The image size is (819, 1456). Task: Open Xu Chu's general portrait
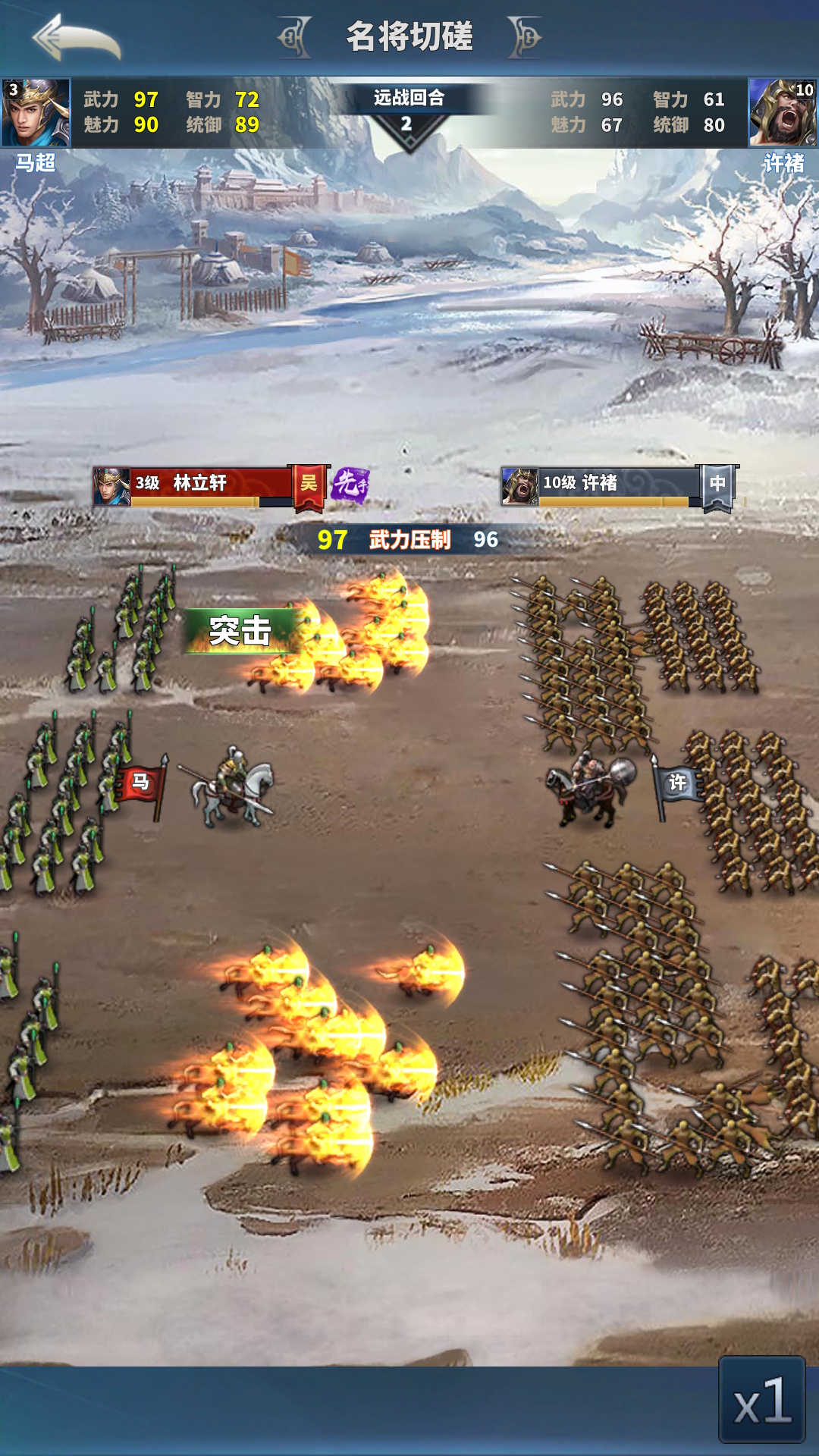(x=783, y=112)
